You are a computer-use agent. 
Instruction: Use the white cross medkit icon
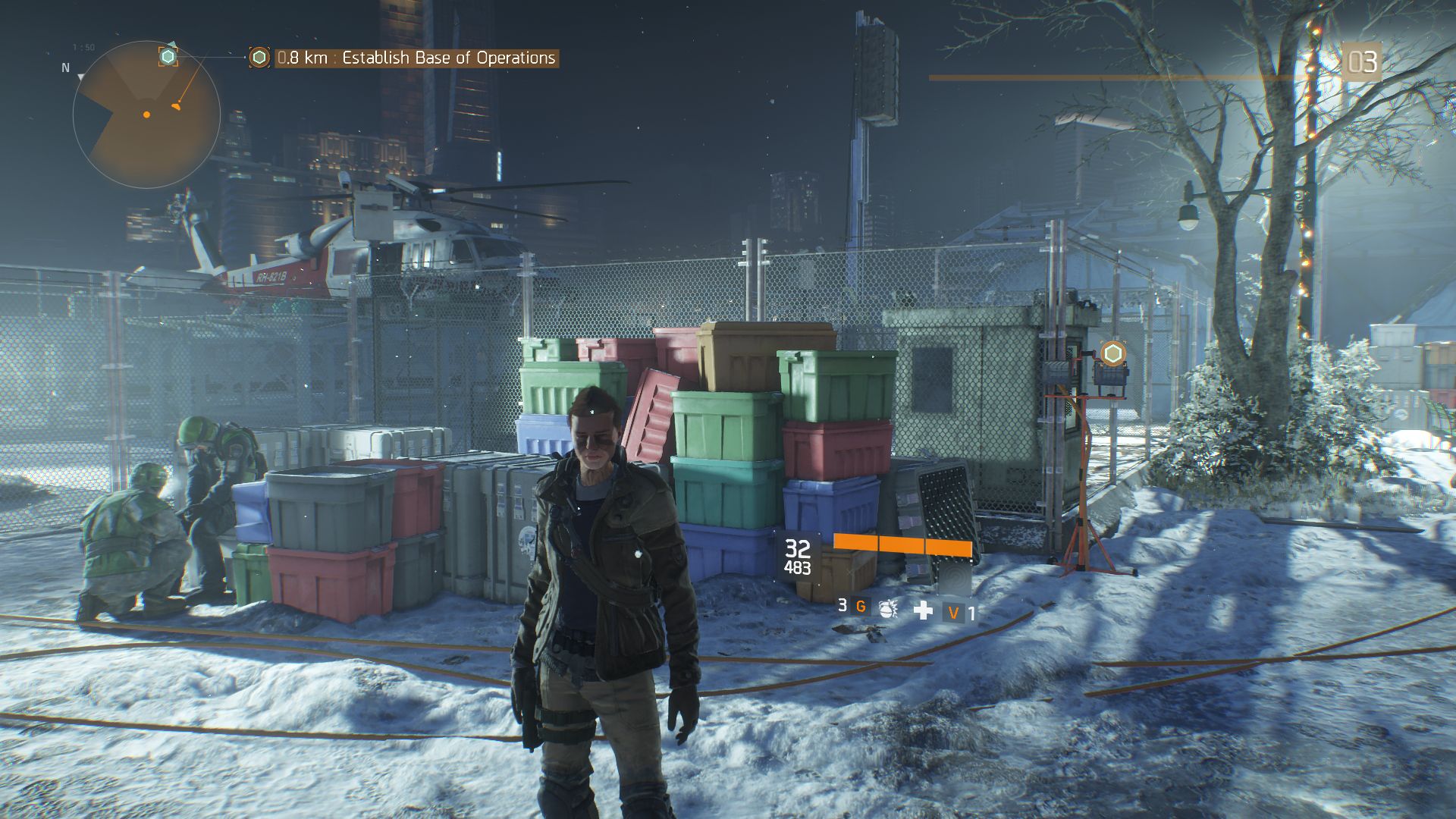(923, 610)
